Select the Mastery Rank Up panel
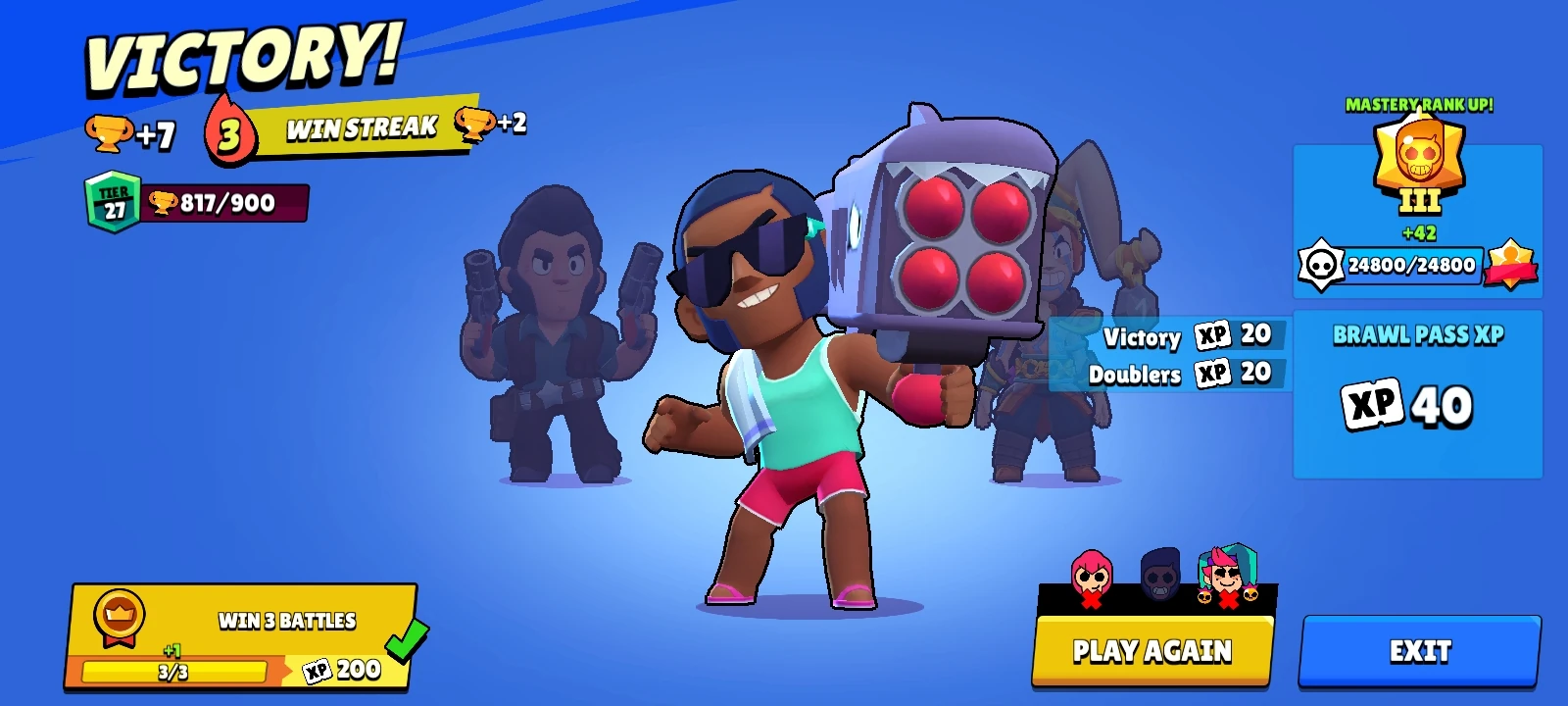Image resolution: width=1568 pixels, height=706 pixels. tap(1418, 221)
